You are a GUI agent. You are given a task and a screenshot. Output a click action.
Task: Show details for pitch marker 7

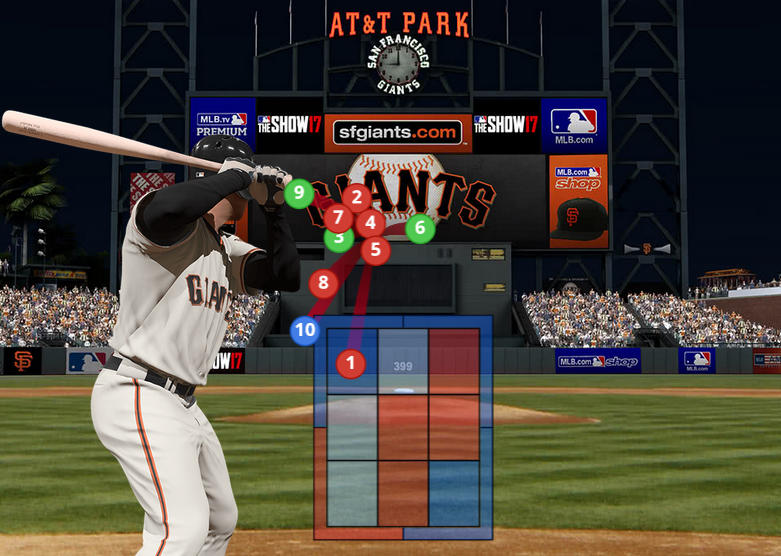[x=339, y=217]
